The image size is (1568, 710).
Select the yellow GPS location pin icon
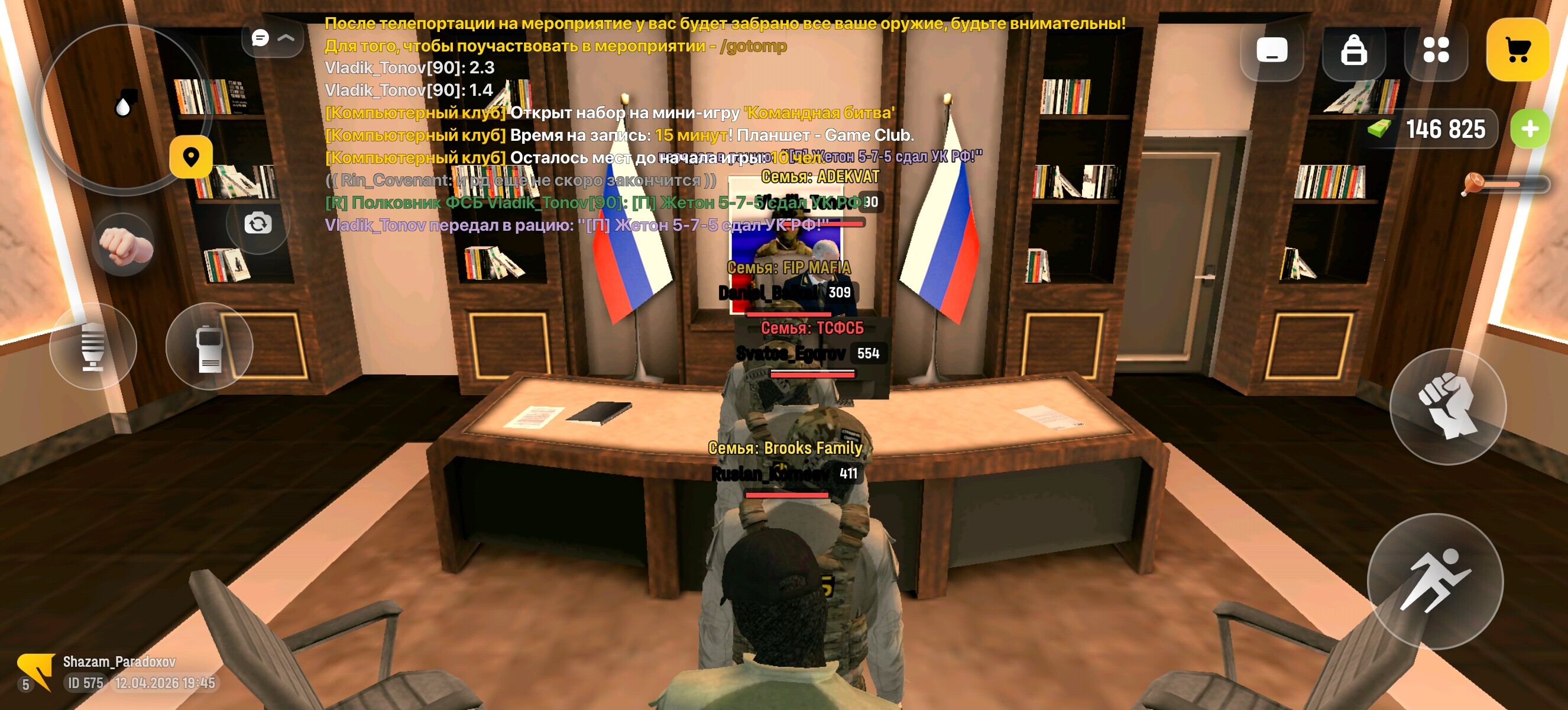[193, 159]
